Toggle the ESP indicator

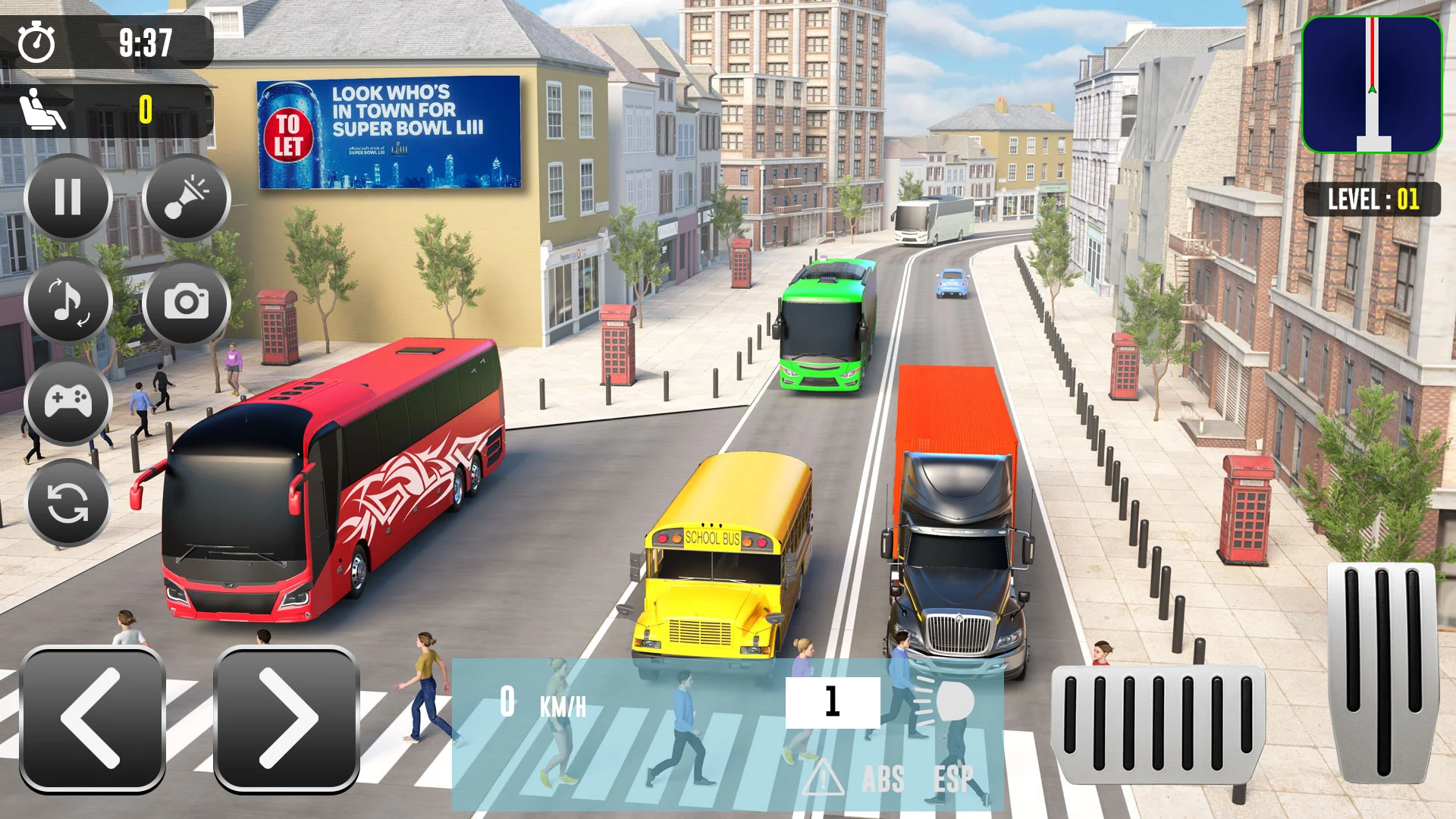click(x=953, y=780)
